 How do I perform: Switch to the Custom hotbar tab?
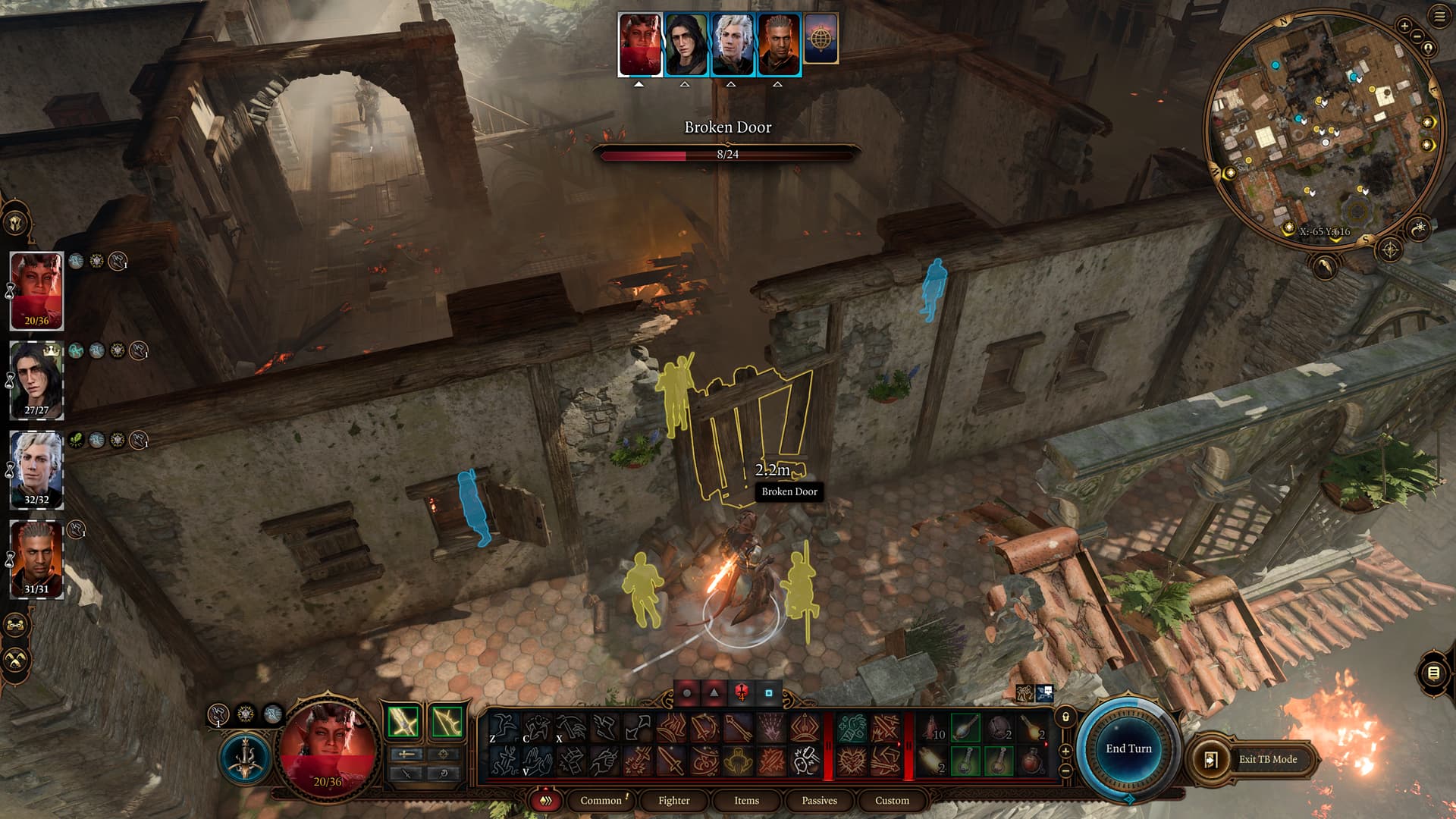tap(892, 800)
